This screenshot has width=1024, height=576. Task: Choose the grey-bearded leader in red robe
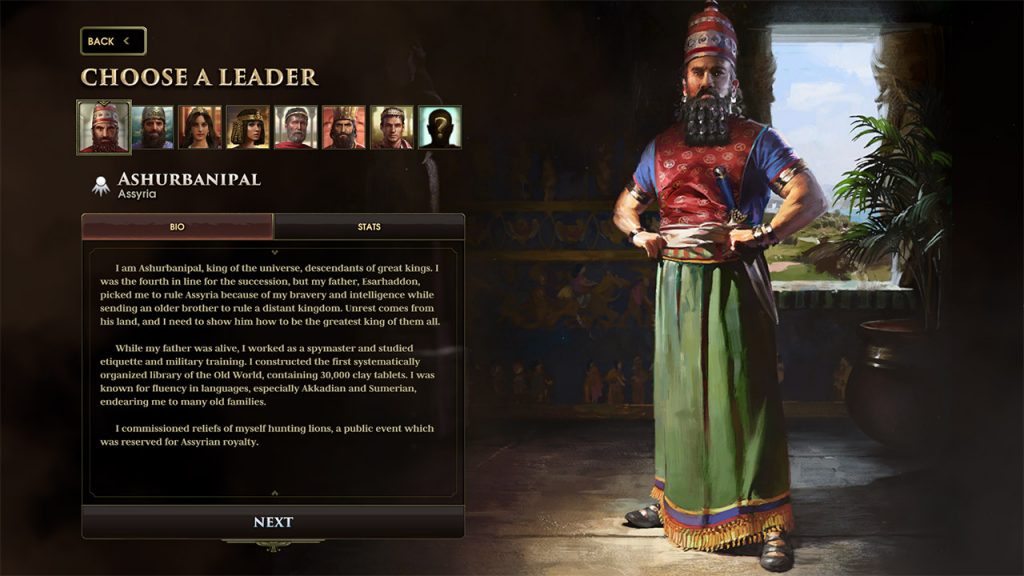click(296, 127)
